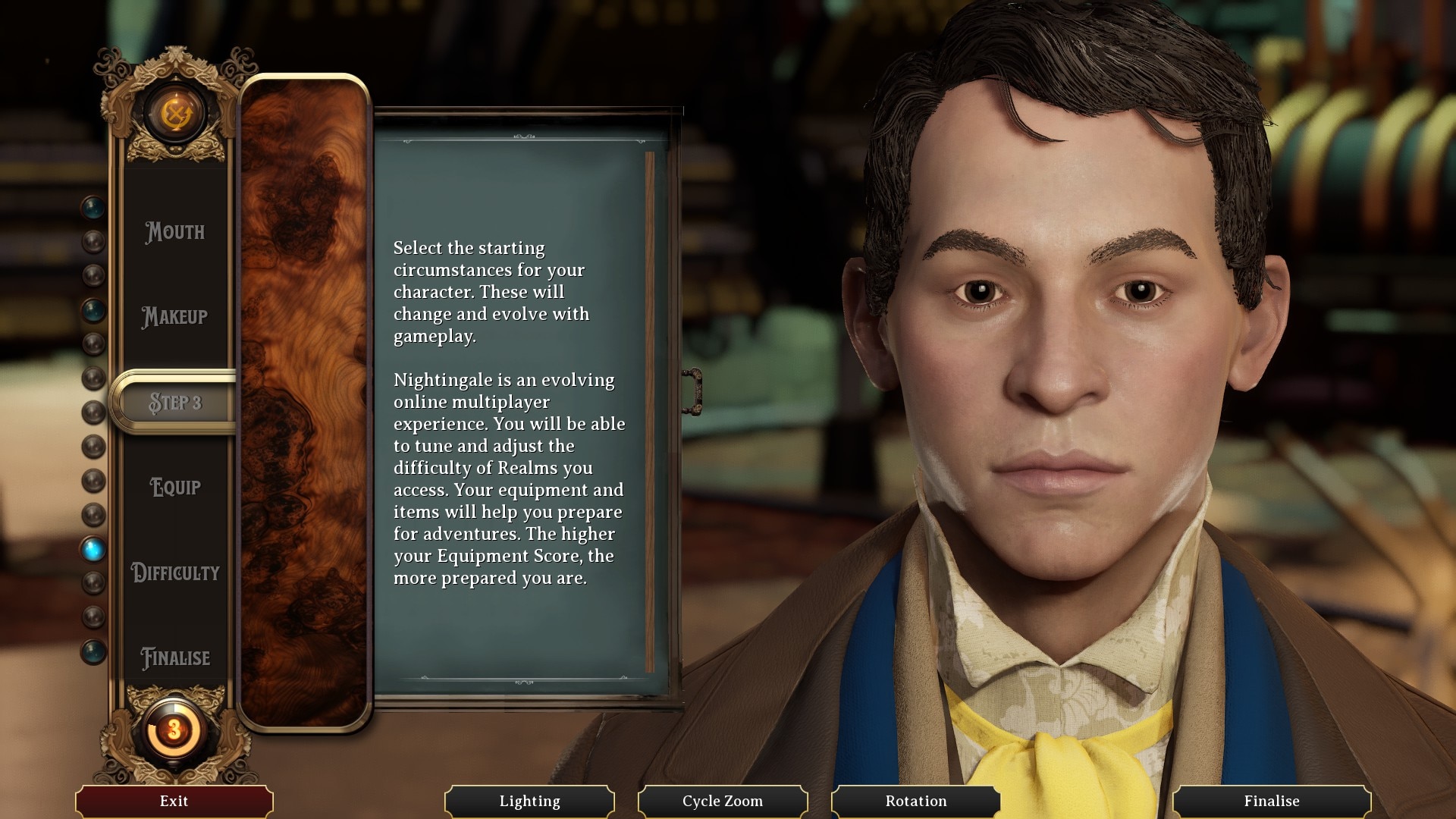Viewport: 1456px width, 819px height.
Task: Click the golden crossed-arrows randomize emblem
Action: click(x=175, y=115)
